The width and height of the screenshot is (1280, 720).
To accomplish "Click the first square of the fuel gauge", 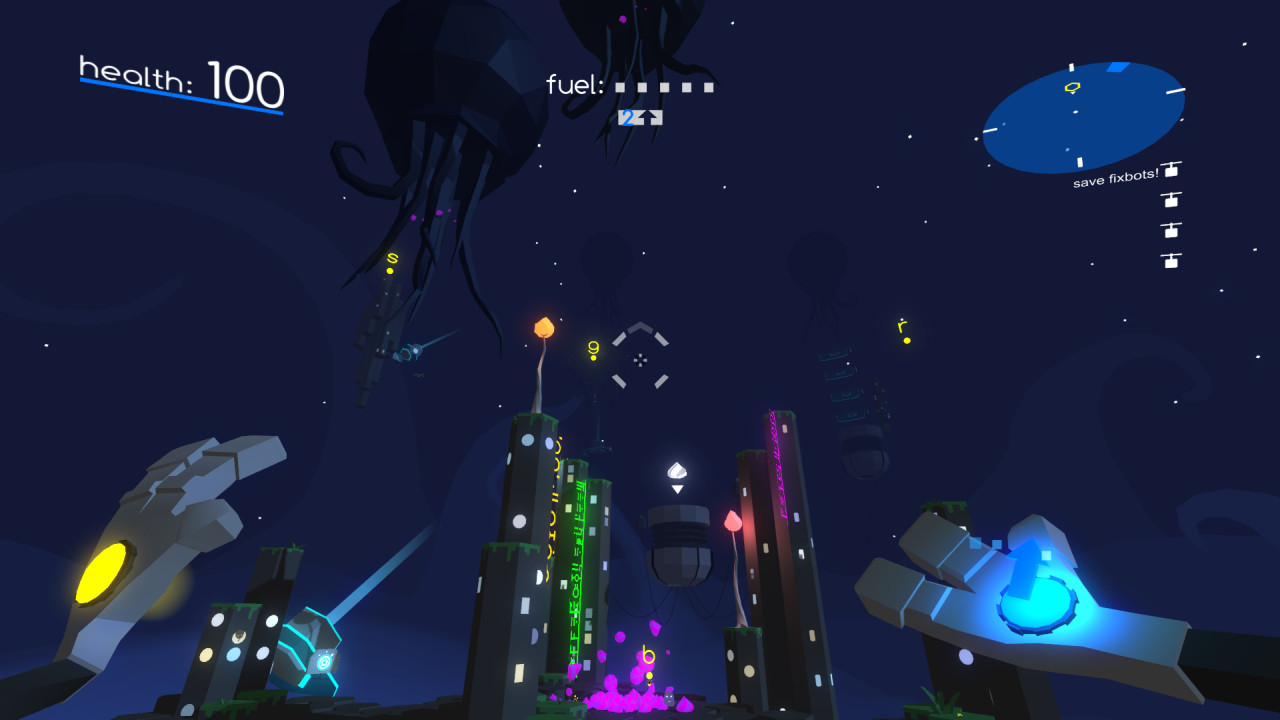I will pyautogui.click(x=621, y=88).
